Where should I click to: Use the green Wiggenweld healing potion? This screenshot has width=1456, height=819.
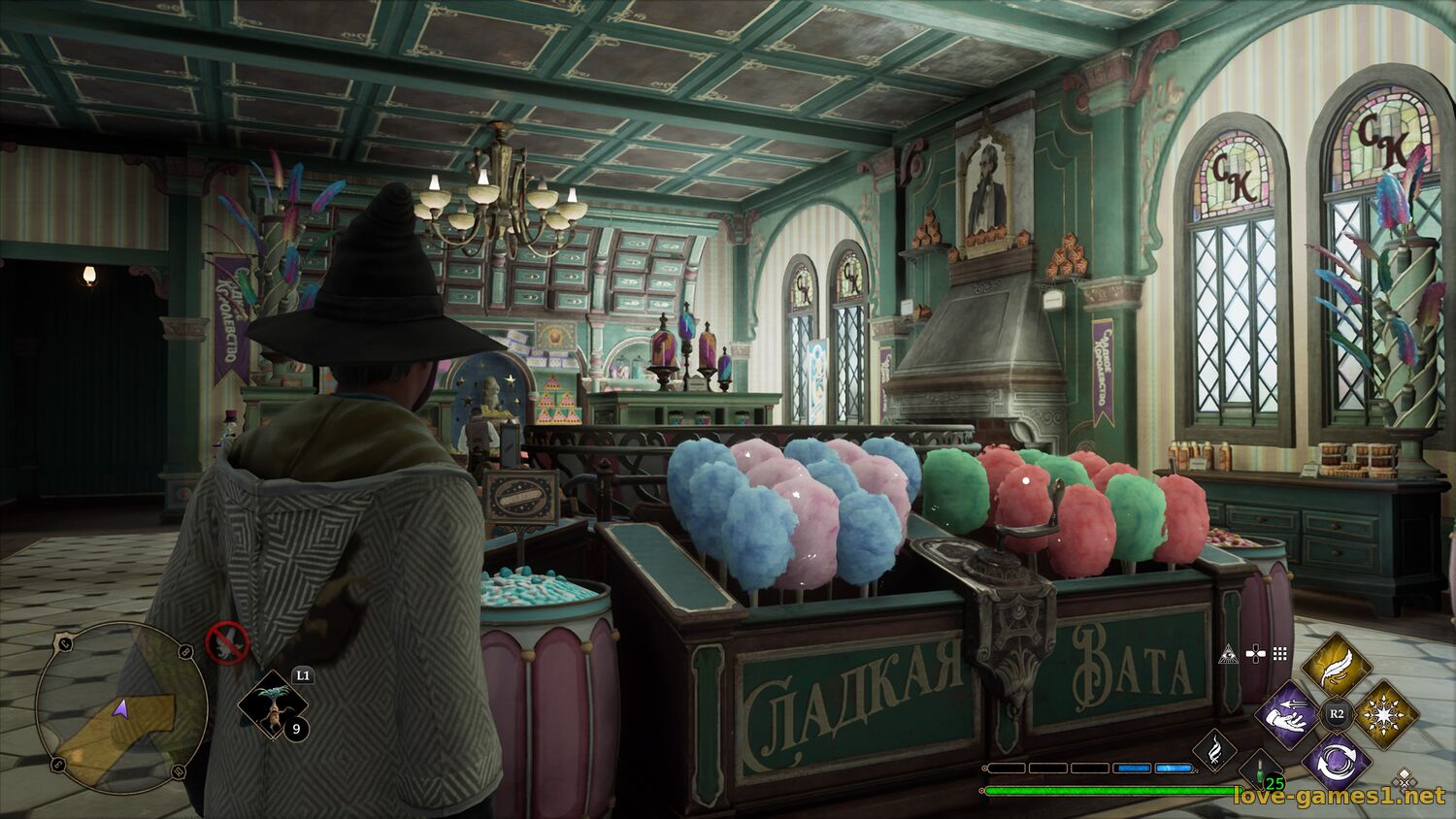[1262, 770]
